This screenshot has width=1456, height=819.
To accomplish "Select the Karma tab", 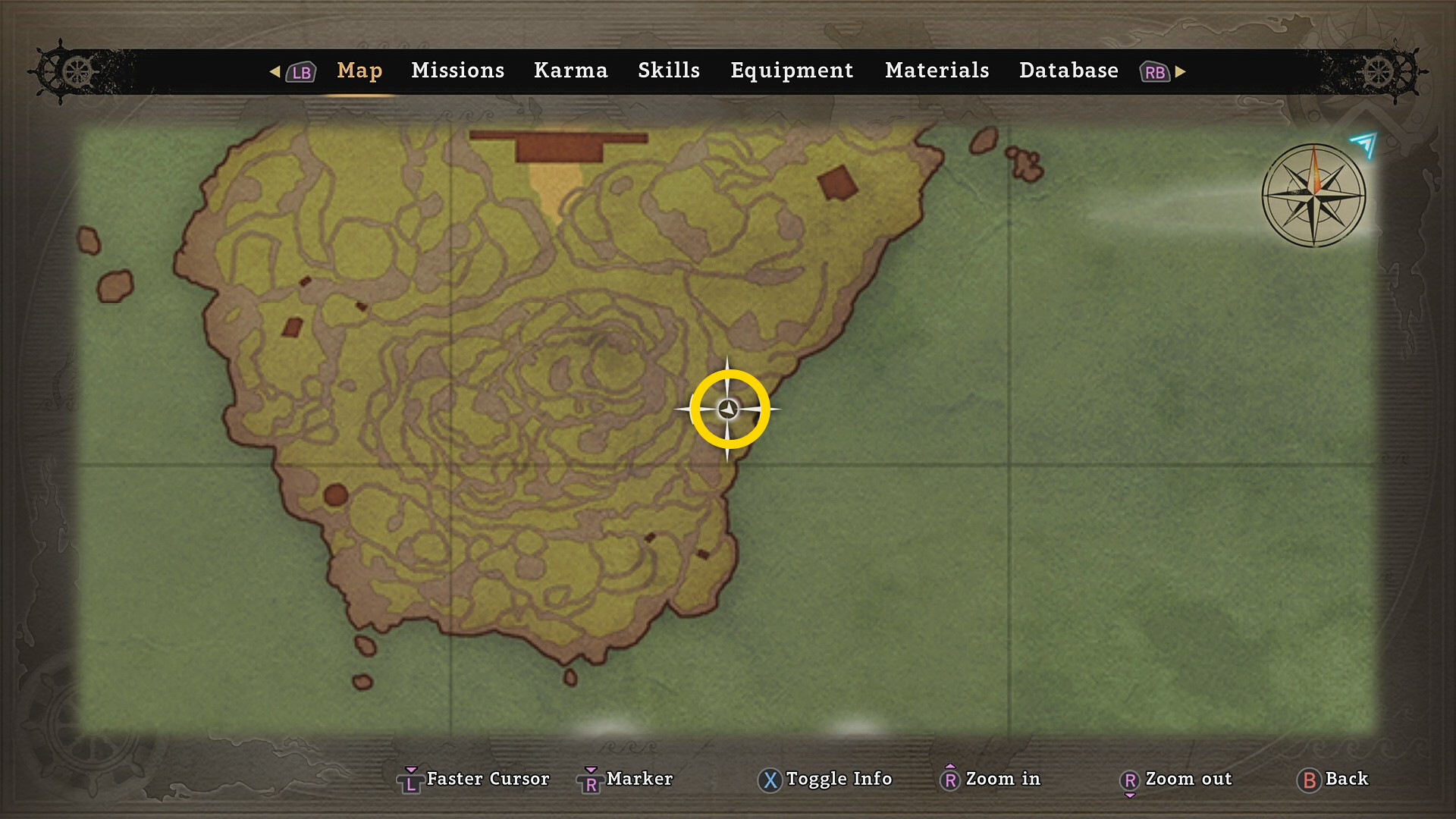I will (x=570, y=71).
